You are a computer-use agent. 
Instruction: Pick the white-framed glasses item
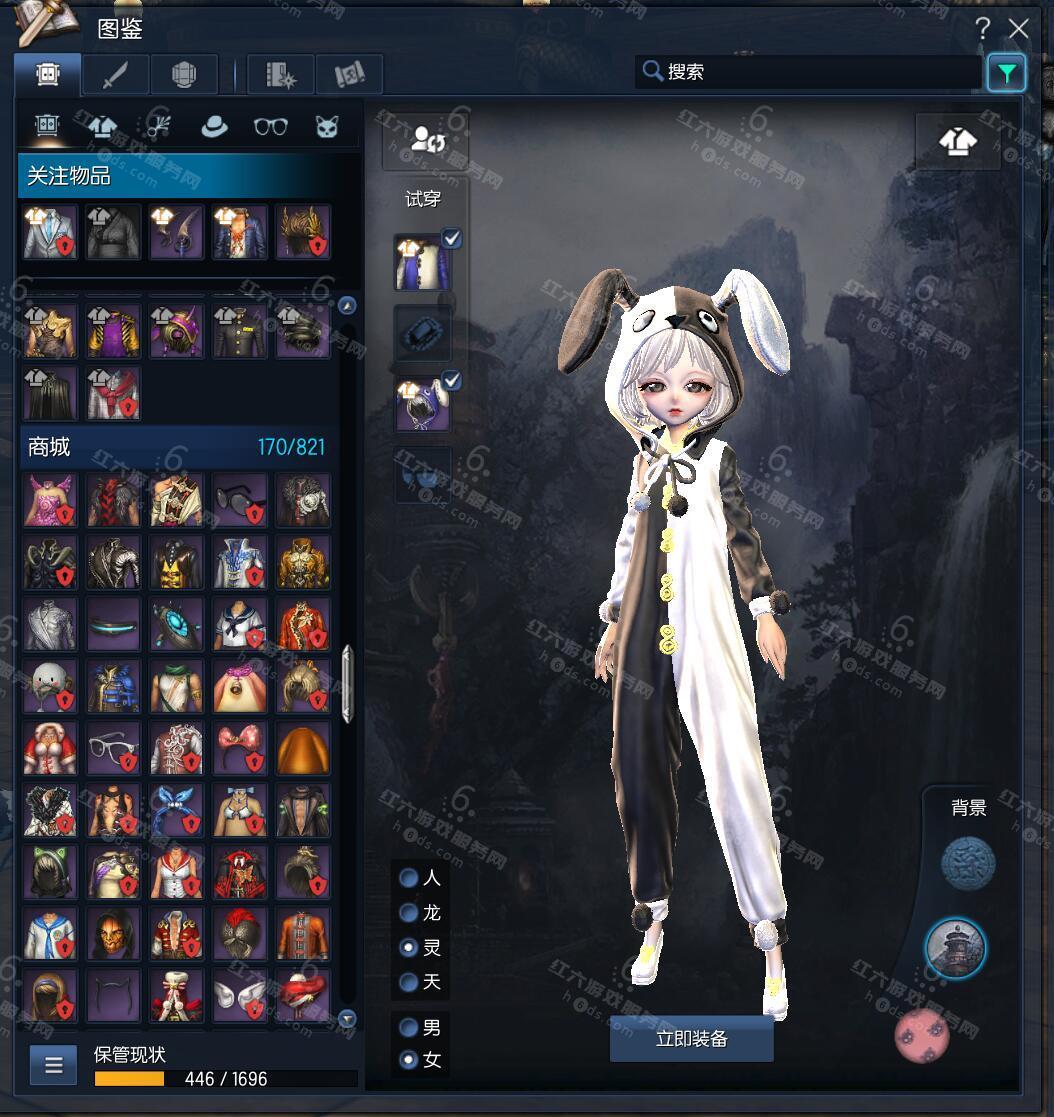[x=113, y=748]
